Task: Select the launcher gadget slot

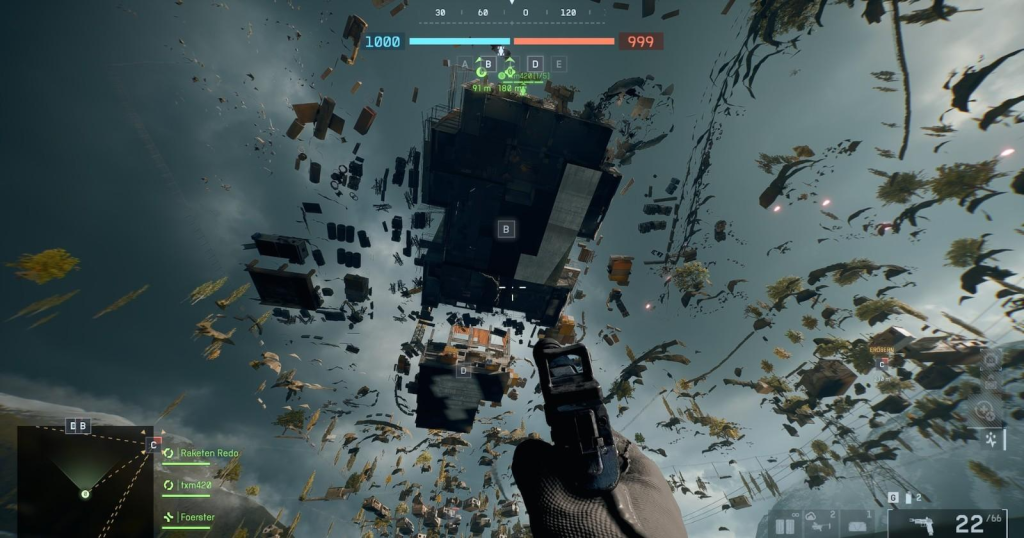Action: (822, 523)
